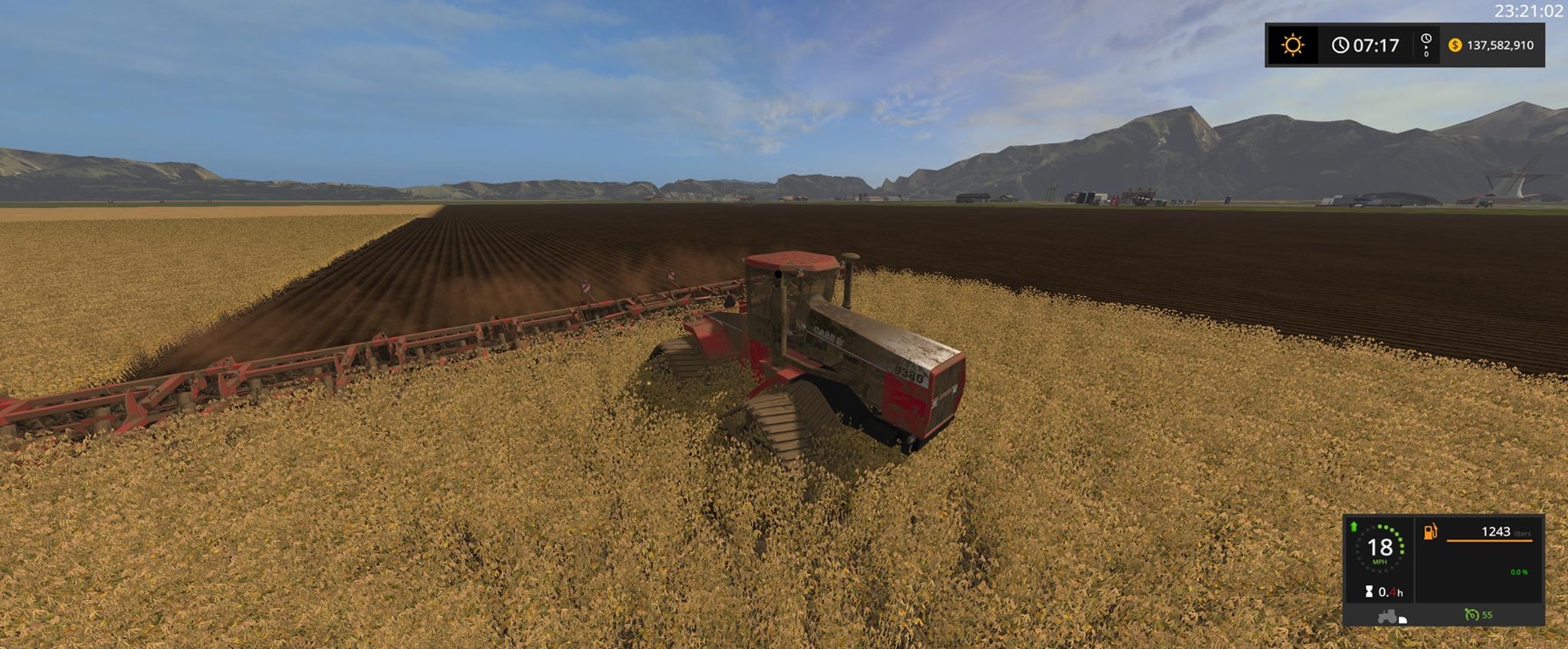
Task: Select the 0.0% damage readout
Action: [1519, 572]
